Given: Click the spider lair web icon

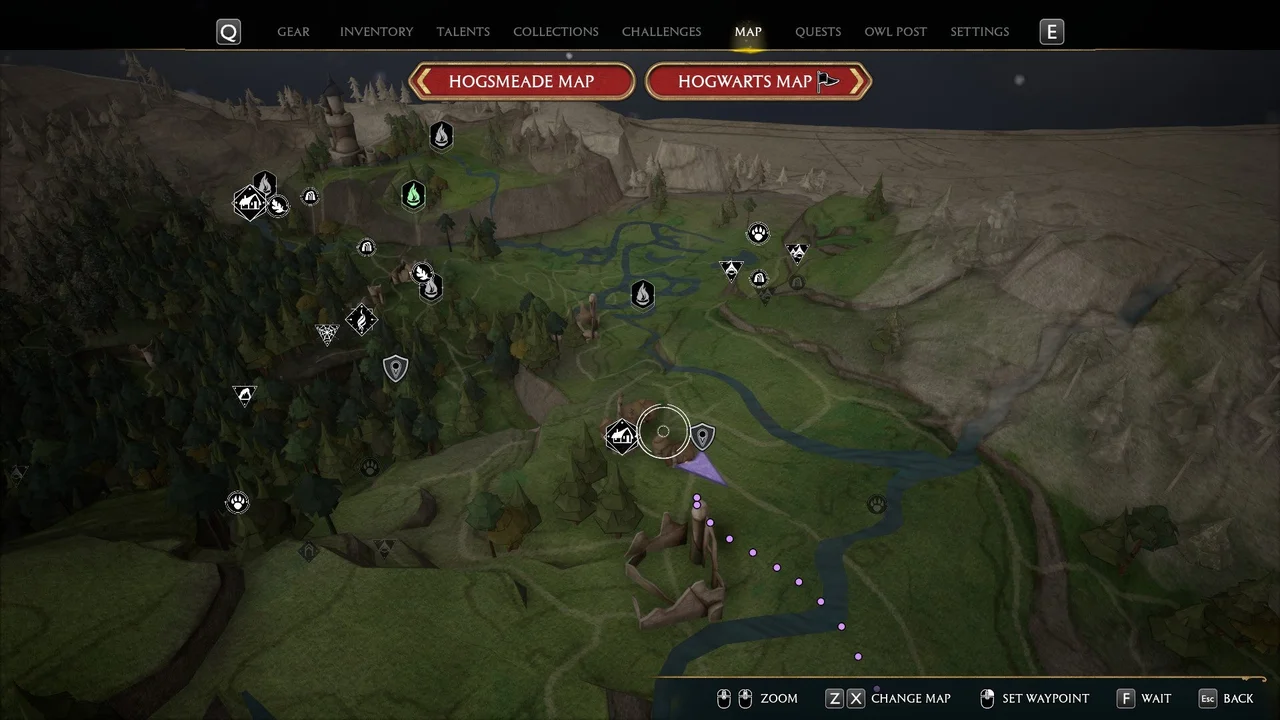Looking at the screenshot, I should click(327, 333).
